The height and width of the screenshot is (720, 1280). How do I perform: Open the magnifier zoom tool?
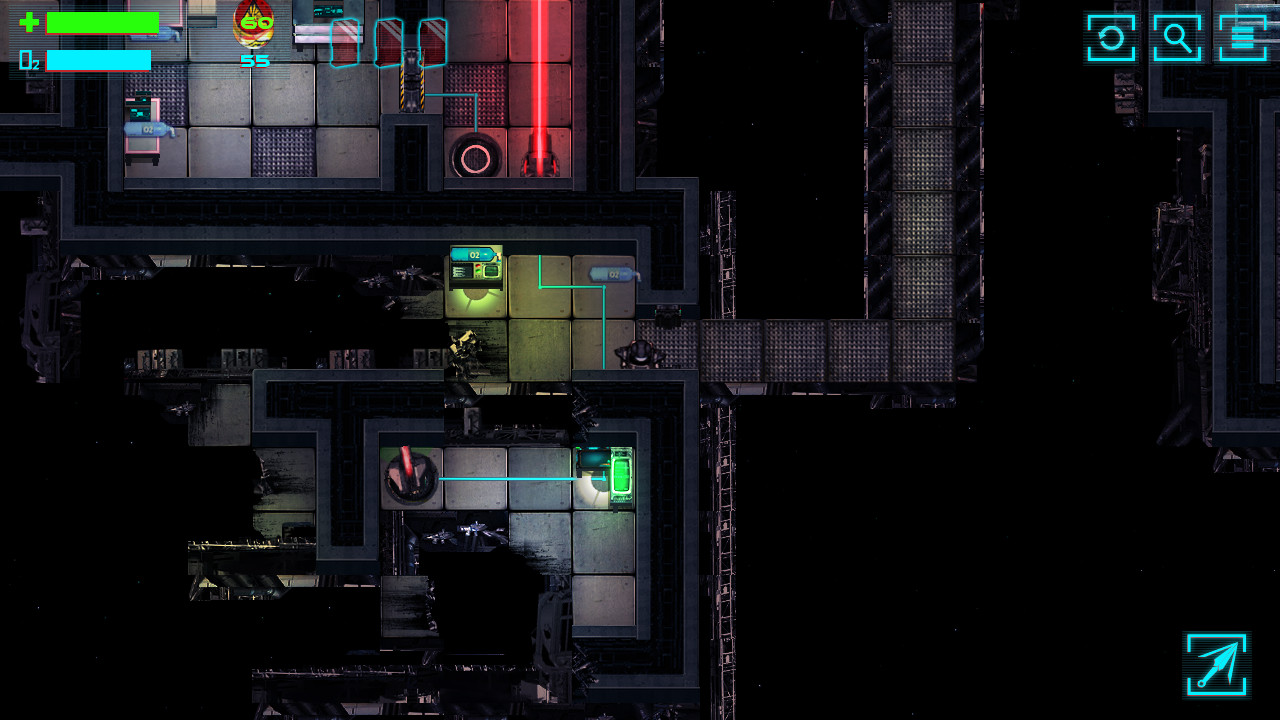[x=1176, y=39]
